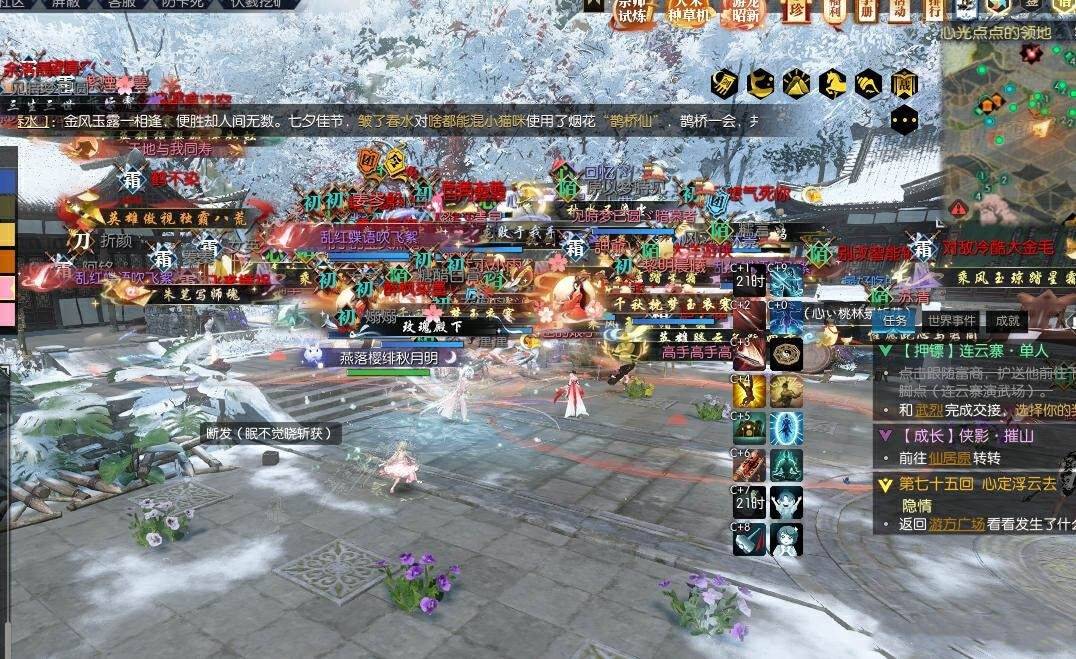The image size is (1076, 659).
Task: Expand the three-dots hexagon menu
Action: click(904, 120)
